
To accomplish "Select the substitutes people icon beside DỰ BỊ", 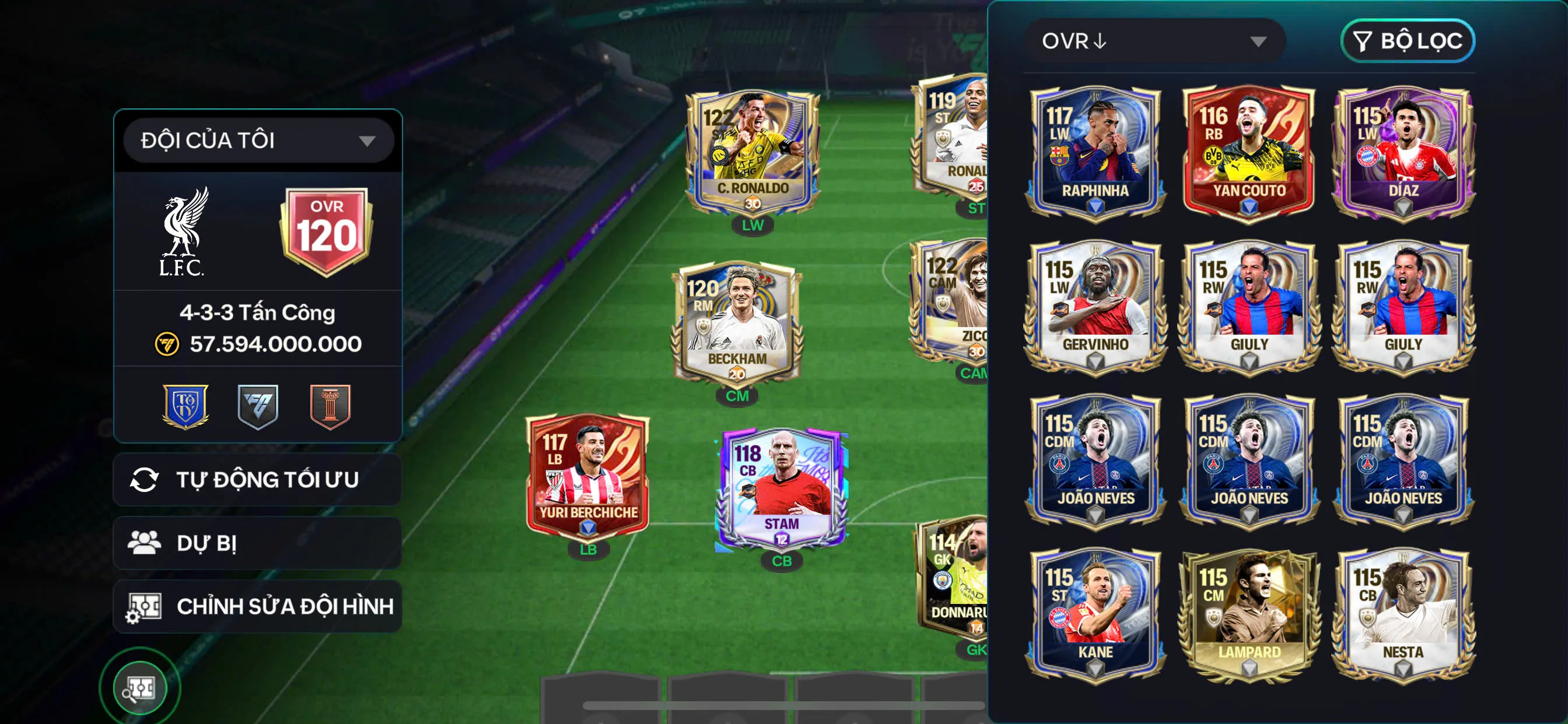I will click(144, 542).
